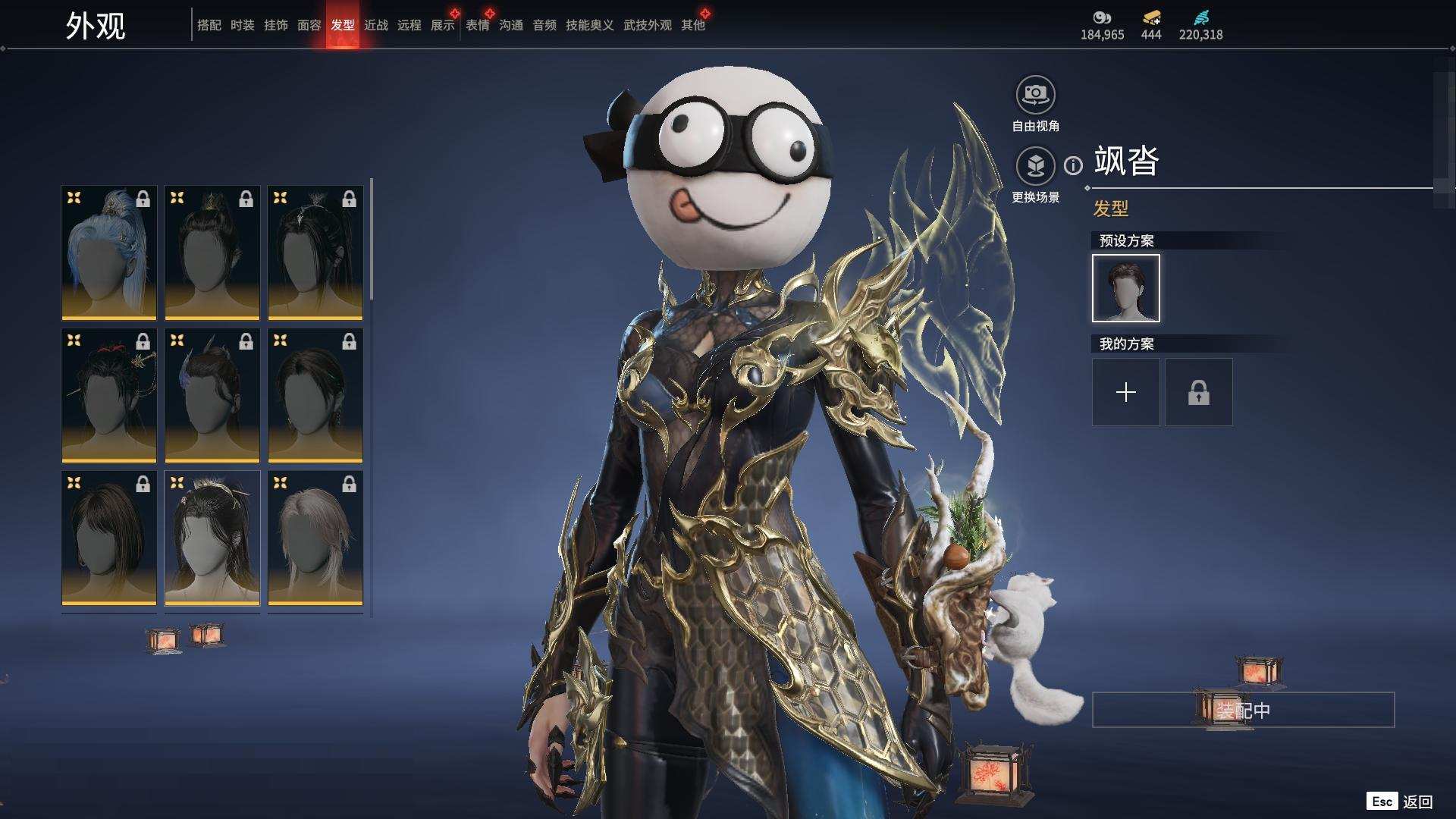The height and width of the screenshot is (819, 1456).
Task: Show the 展示 tab
Action: (442, 25)
